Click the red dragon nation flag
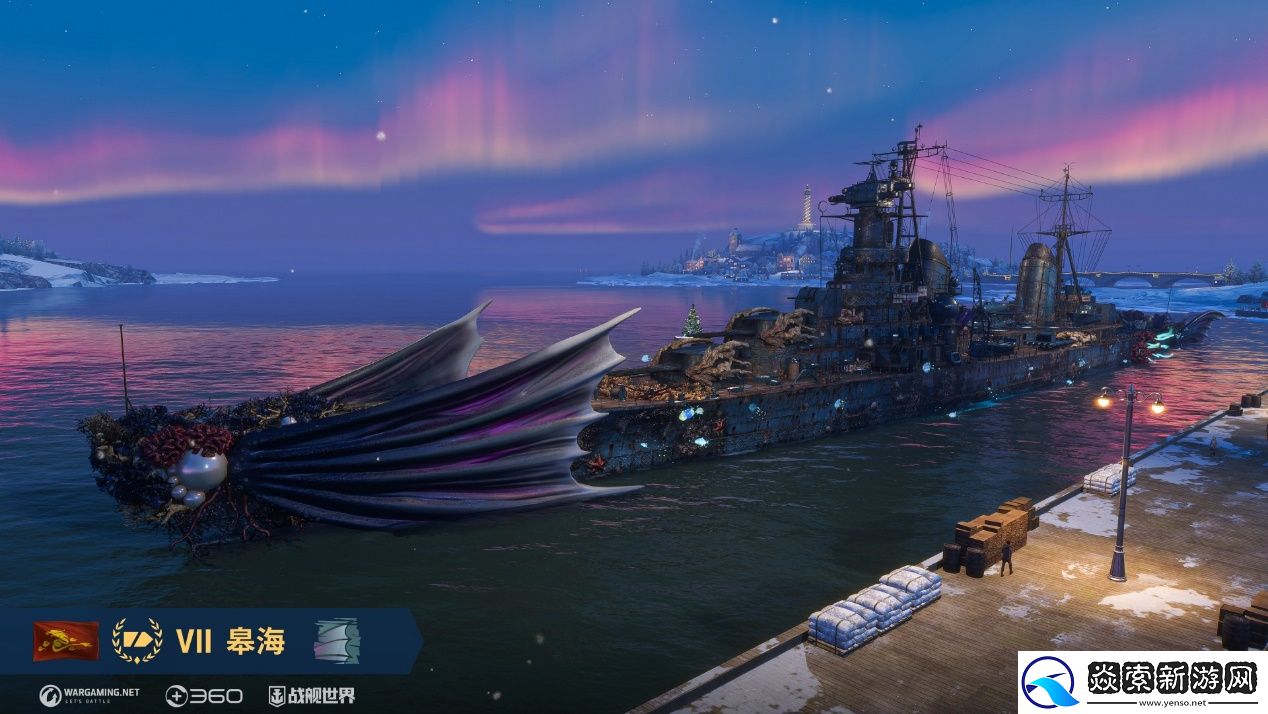1268x714 pixels. coord(66,641)
